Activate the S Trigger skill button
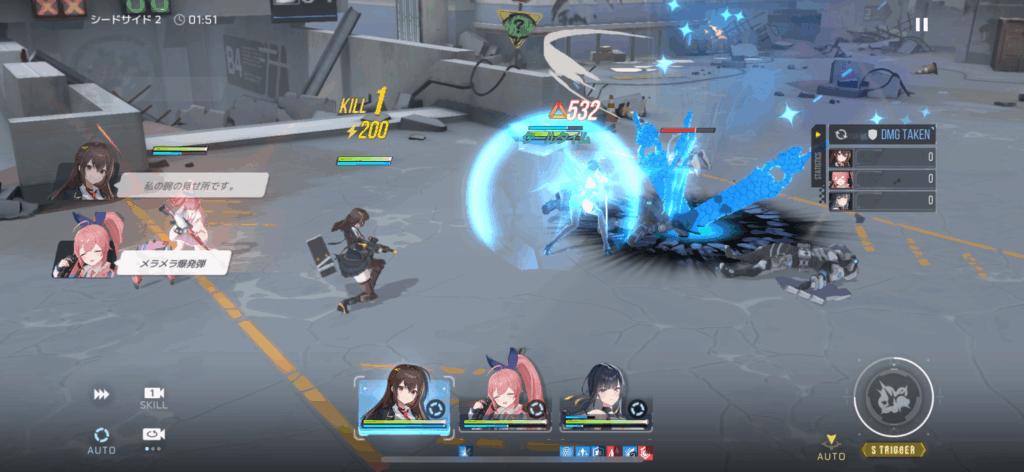The image size is (1024, 472). (x=893, y=398)
